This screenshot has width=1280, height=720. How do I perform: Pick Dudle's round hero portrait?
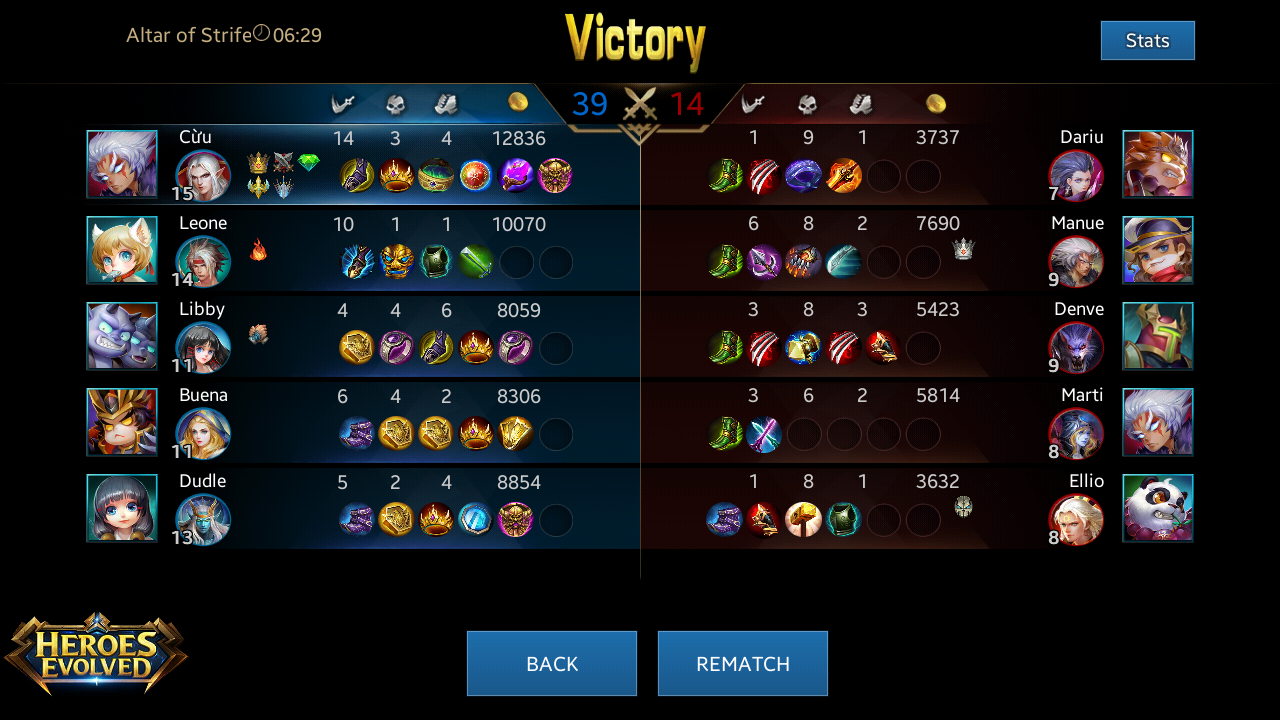point(203,520)
